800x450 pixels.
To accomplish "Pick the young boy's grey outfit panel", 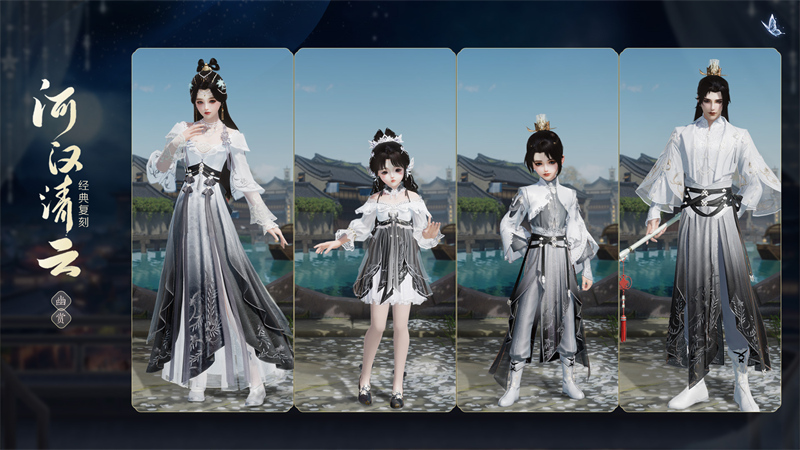I will (537, 230).
